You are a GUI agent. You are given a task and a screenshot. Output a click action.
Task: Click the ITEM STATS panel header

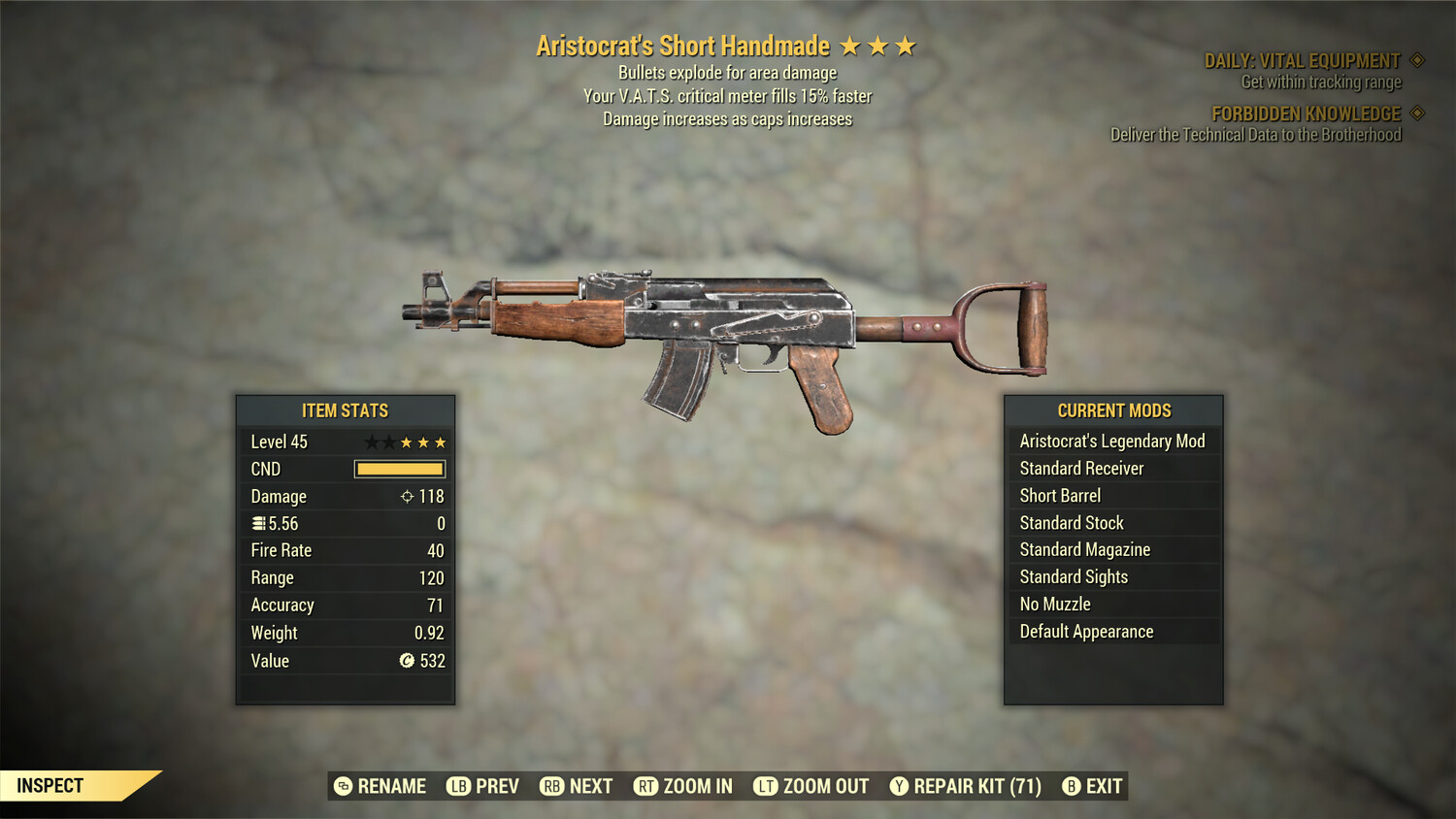pos(345,410)
